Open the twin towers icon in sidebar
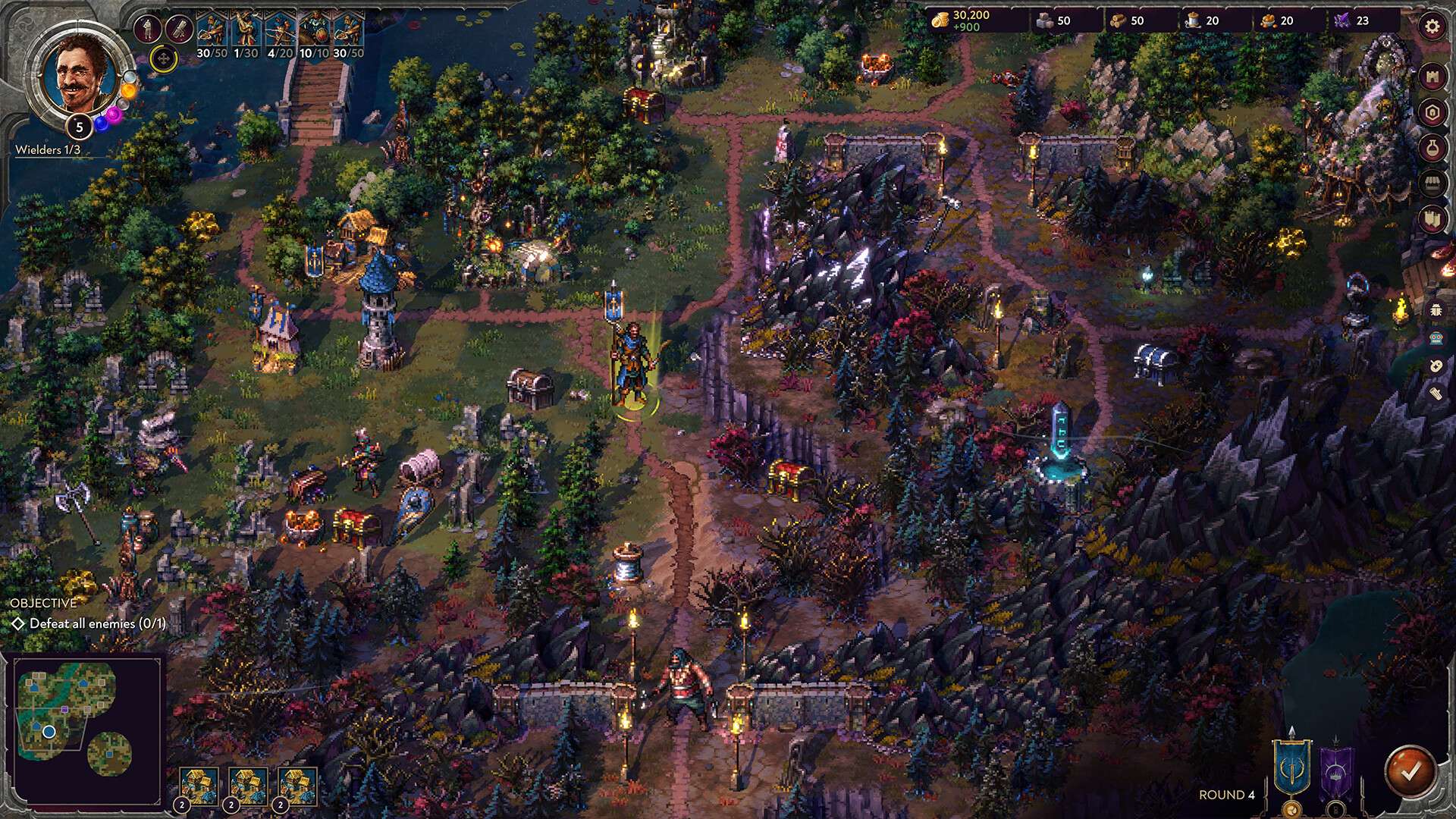 pyautogui.click(x=1432, y=219)
